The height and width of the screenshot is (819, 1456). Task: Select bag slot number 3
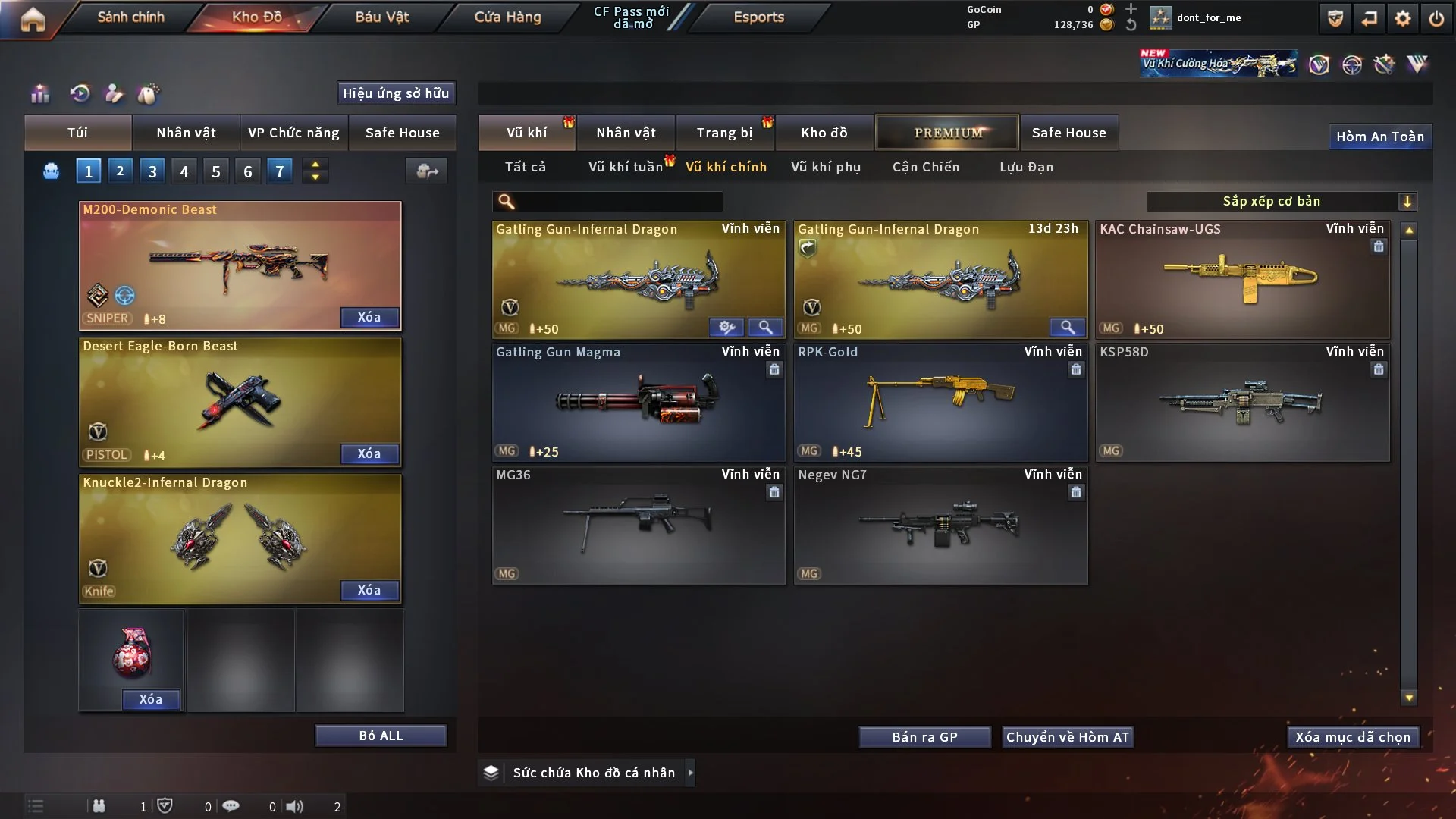pyautogui.click(x=152, y=171)
